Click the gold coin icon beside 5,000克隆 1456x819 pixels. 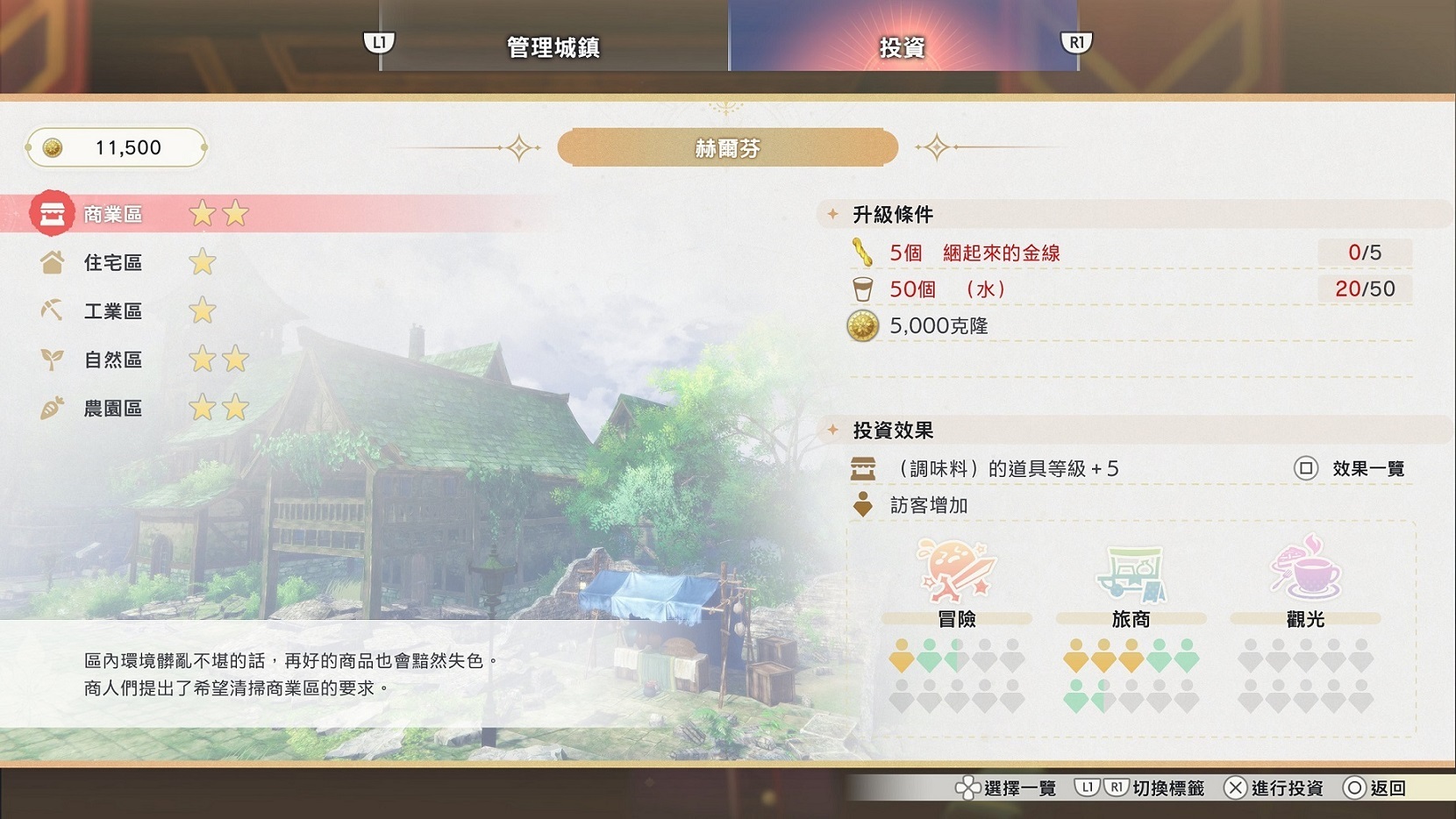(x=862, y=325)
